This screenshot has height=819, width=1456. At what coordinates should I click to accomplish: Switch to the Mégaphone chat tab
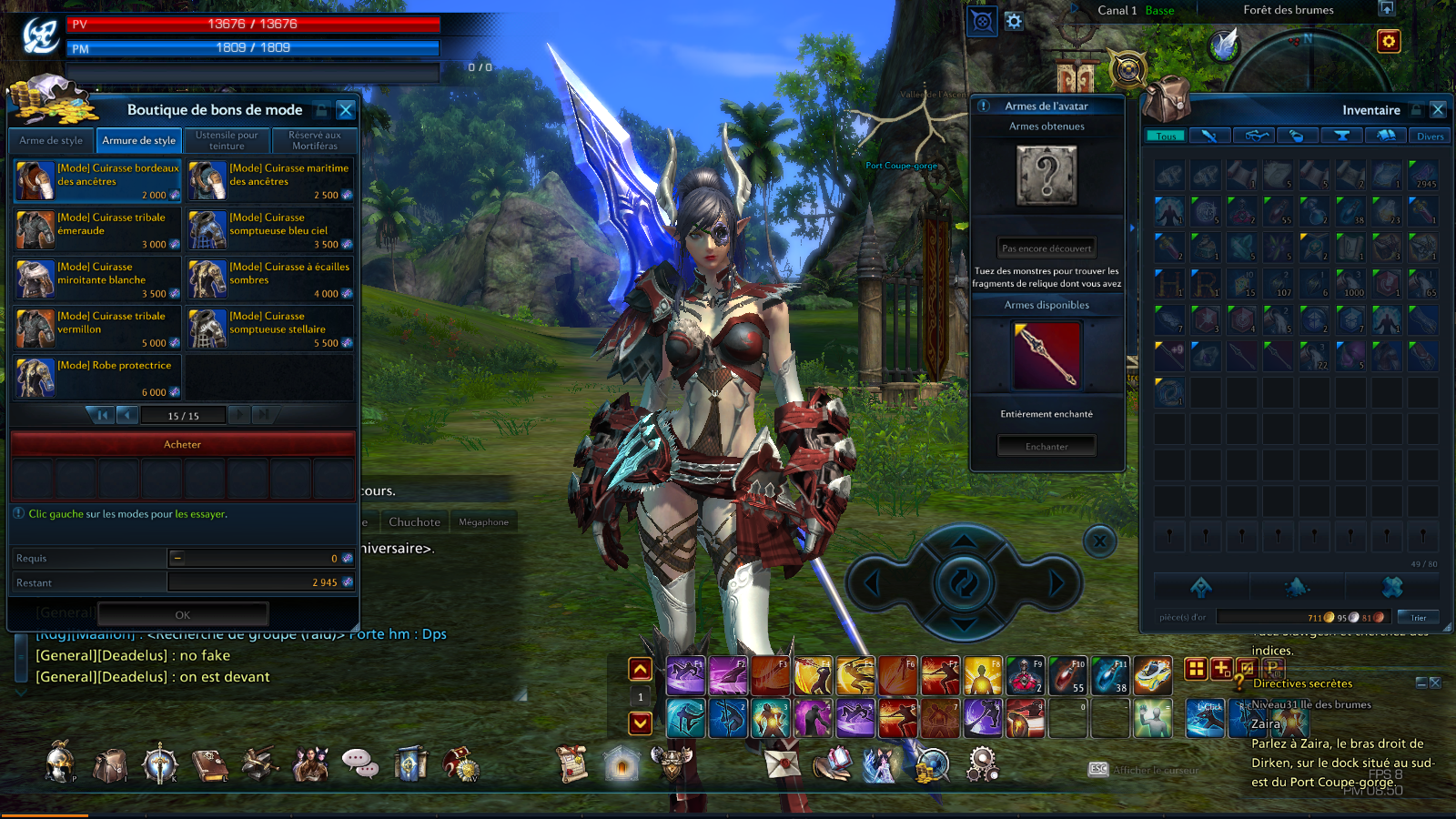[x=483, y=521]
